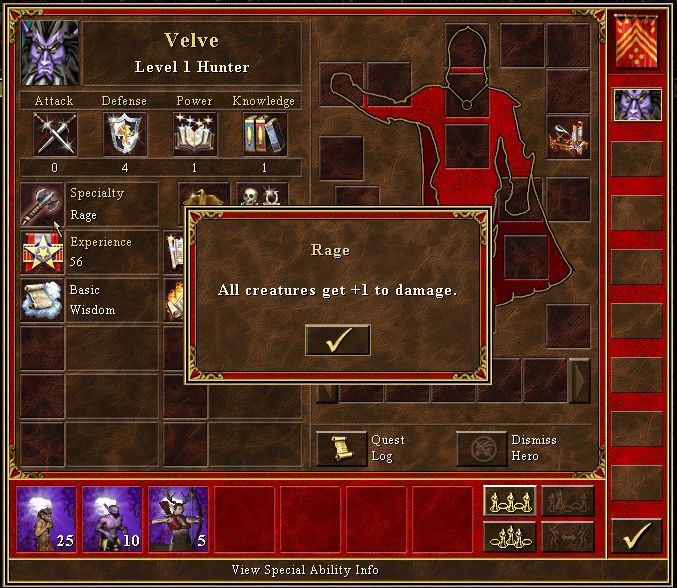View the Rage specialty icon
The image size is (677, 588).
pyautogui.click(x=40, y=204)
